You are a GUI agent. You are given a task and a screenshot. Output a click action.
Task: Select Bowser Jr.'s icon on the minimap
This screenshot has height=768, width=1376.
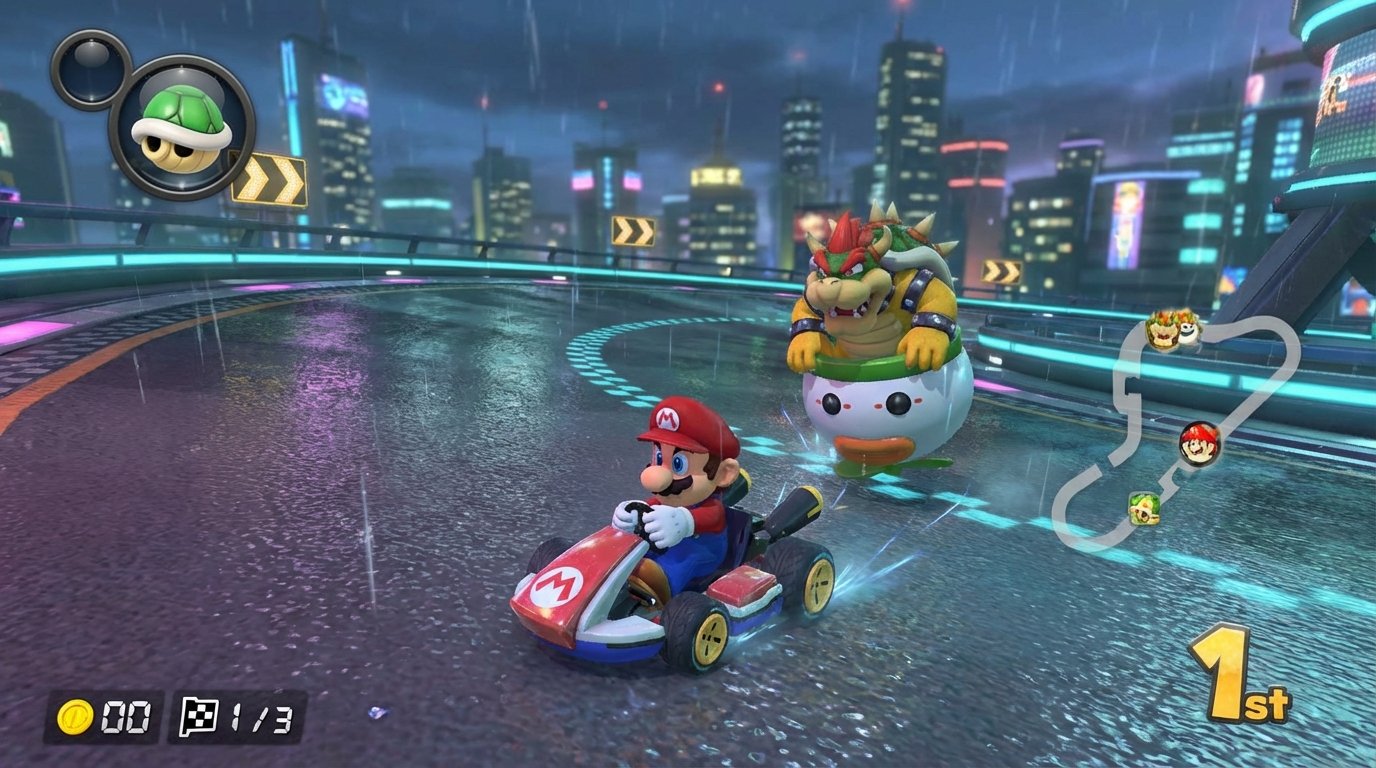click(x=1161, y=330)
